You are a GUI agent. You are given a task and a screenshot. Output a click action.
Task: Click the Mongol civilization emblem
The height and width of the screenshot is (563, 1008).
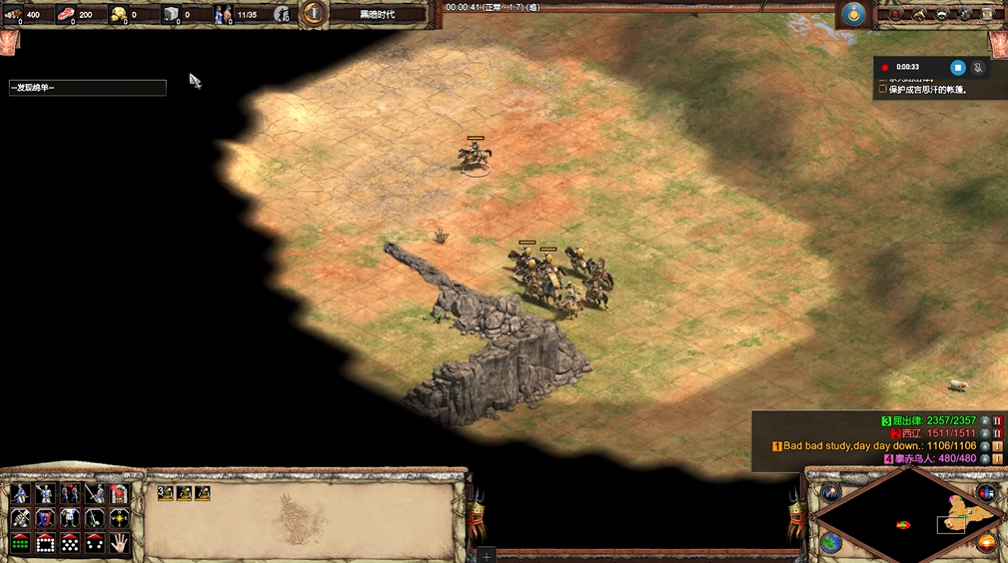(x=853, y=13)
